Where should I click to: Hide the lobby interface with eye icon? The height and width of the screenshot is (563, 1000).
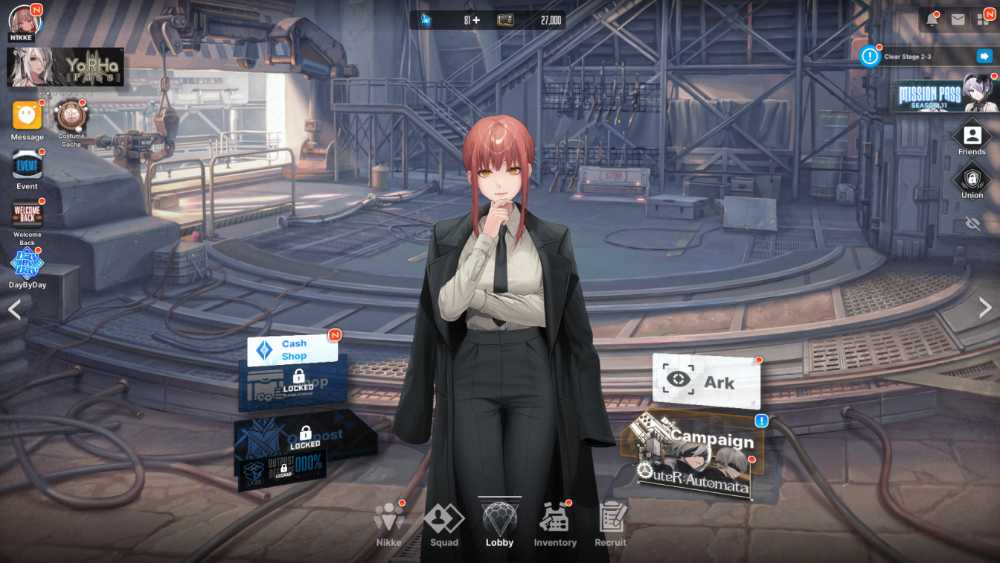(x=973, y=224)
